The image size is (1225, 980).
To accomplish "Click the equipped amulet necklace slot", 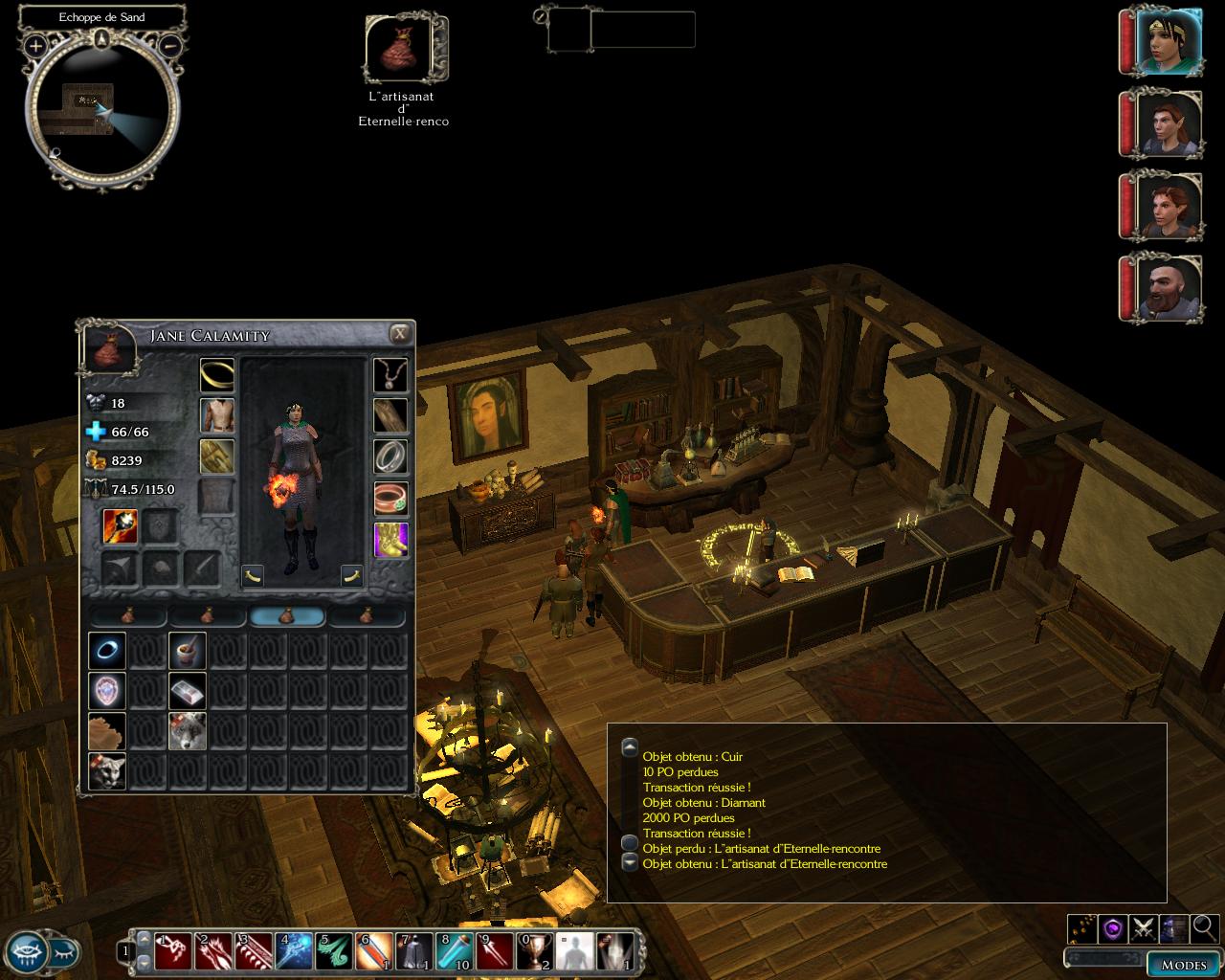I will coord(390,375).
